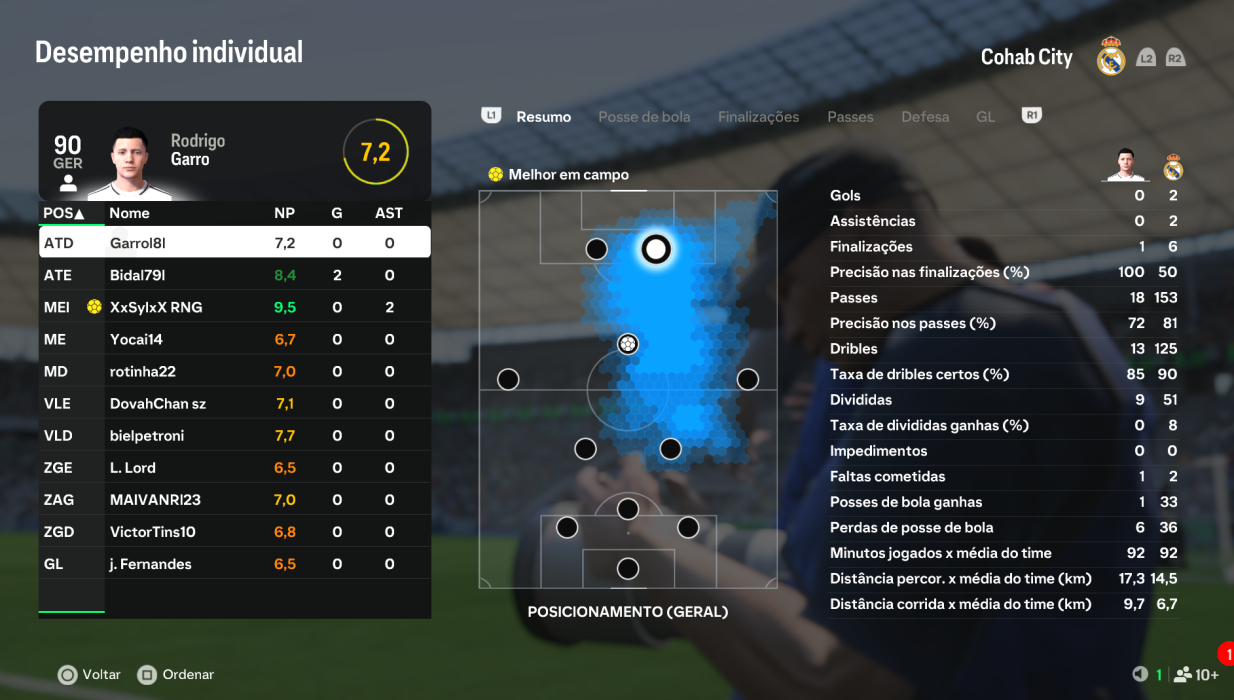
Task: Open the Posse de bola tab
Action: pyautogui.click(x=644, y=117)
